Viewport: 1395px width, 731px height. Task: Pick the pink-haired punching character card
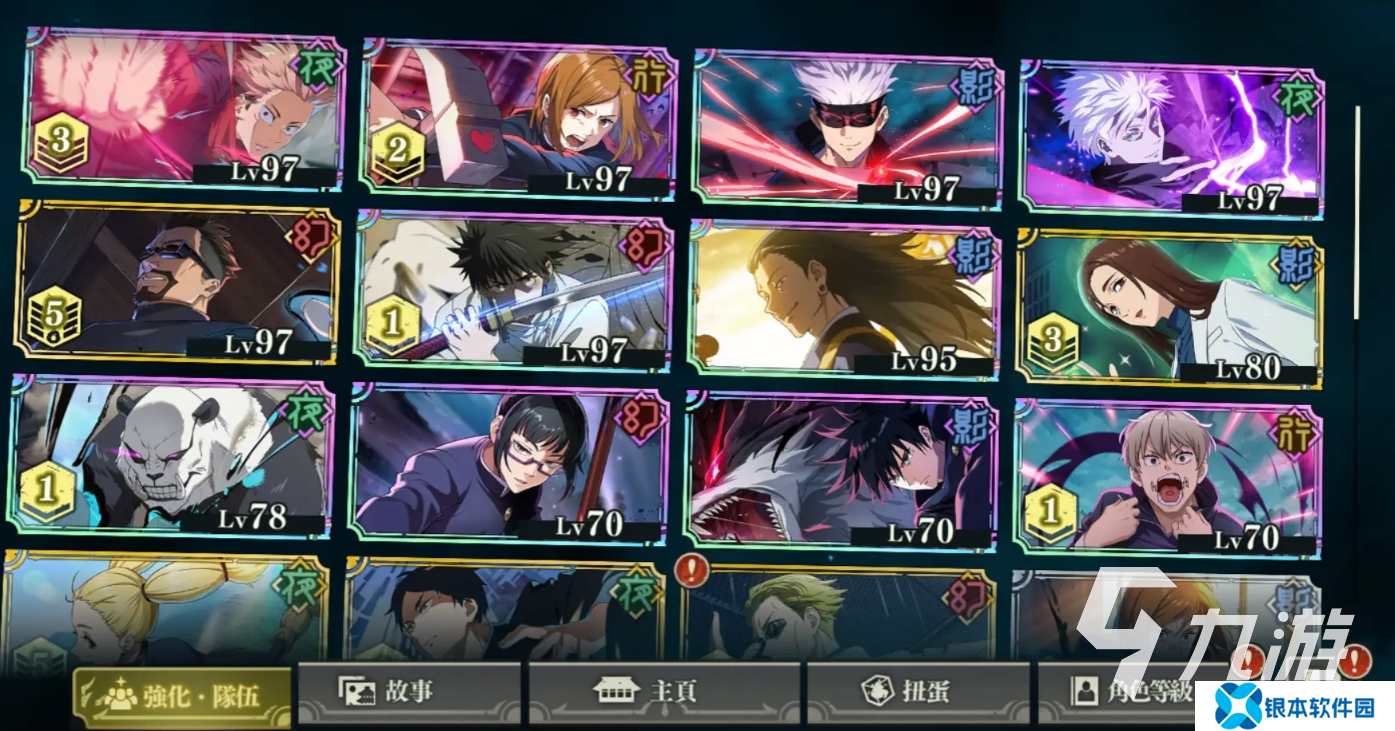(x=184, y=110)
